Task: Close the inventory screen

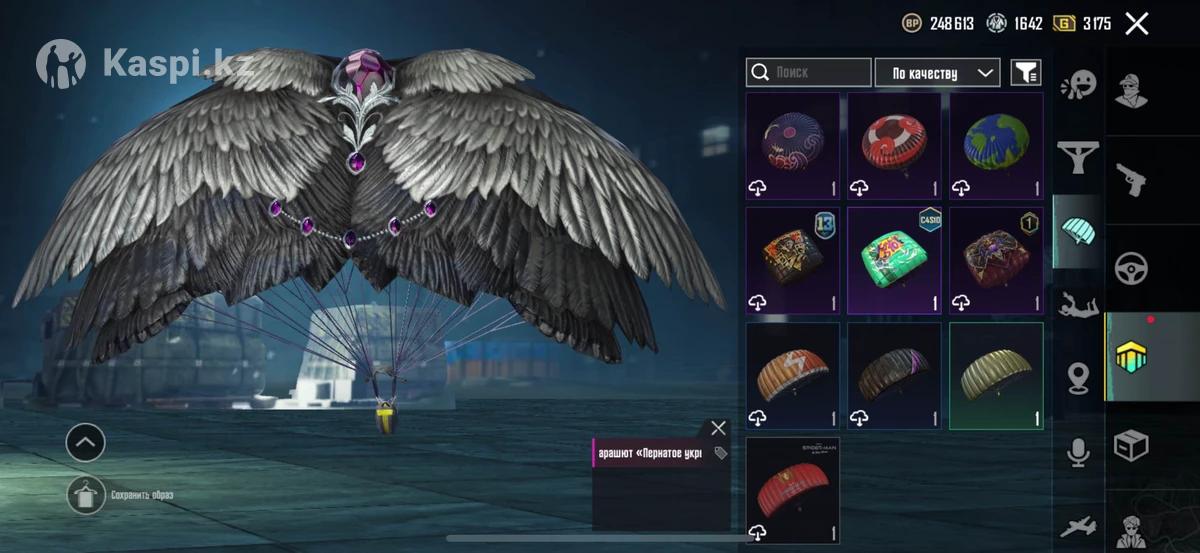Action: (1136, 24)
